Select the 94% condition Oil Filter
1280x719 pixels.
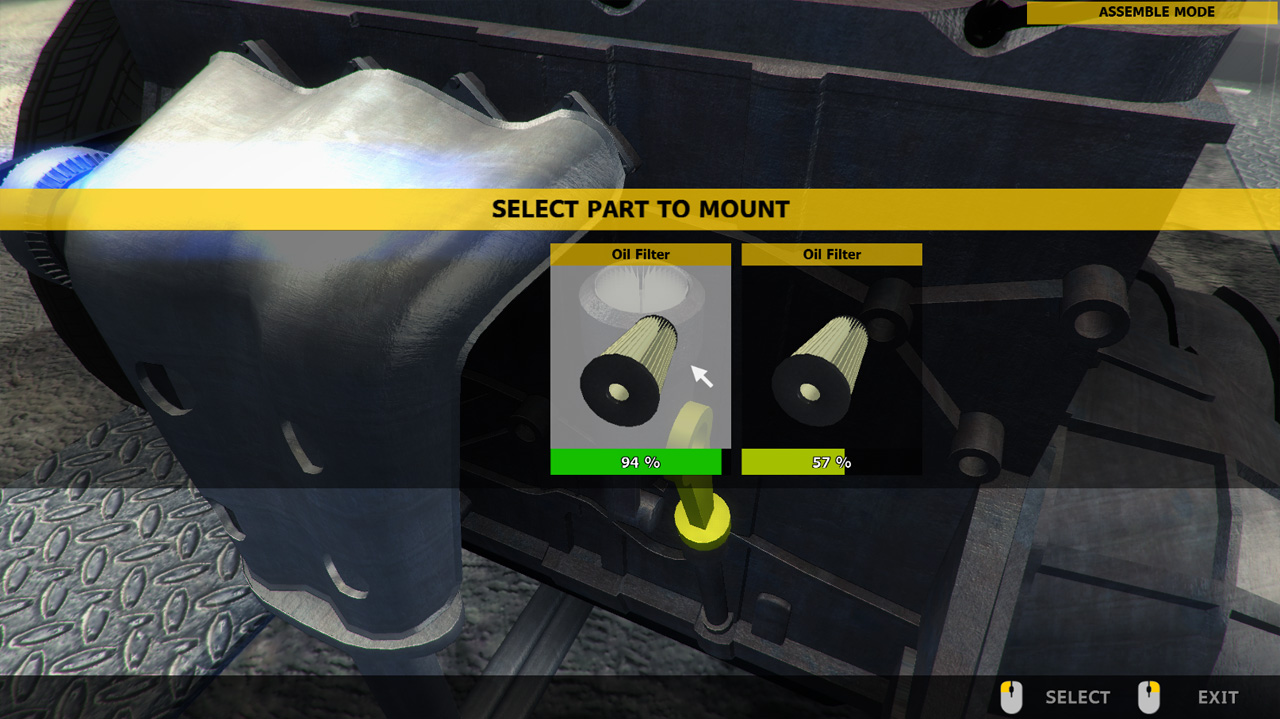pyautogui.click(x=640, y=358)
